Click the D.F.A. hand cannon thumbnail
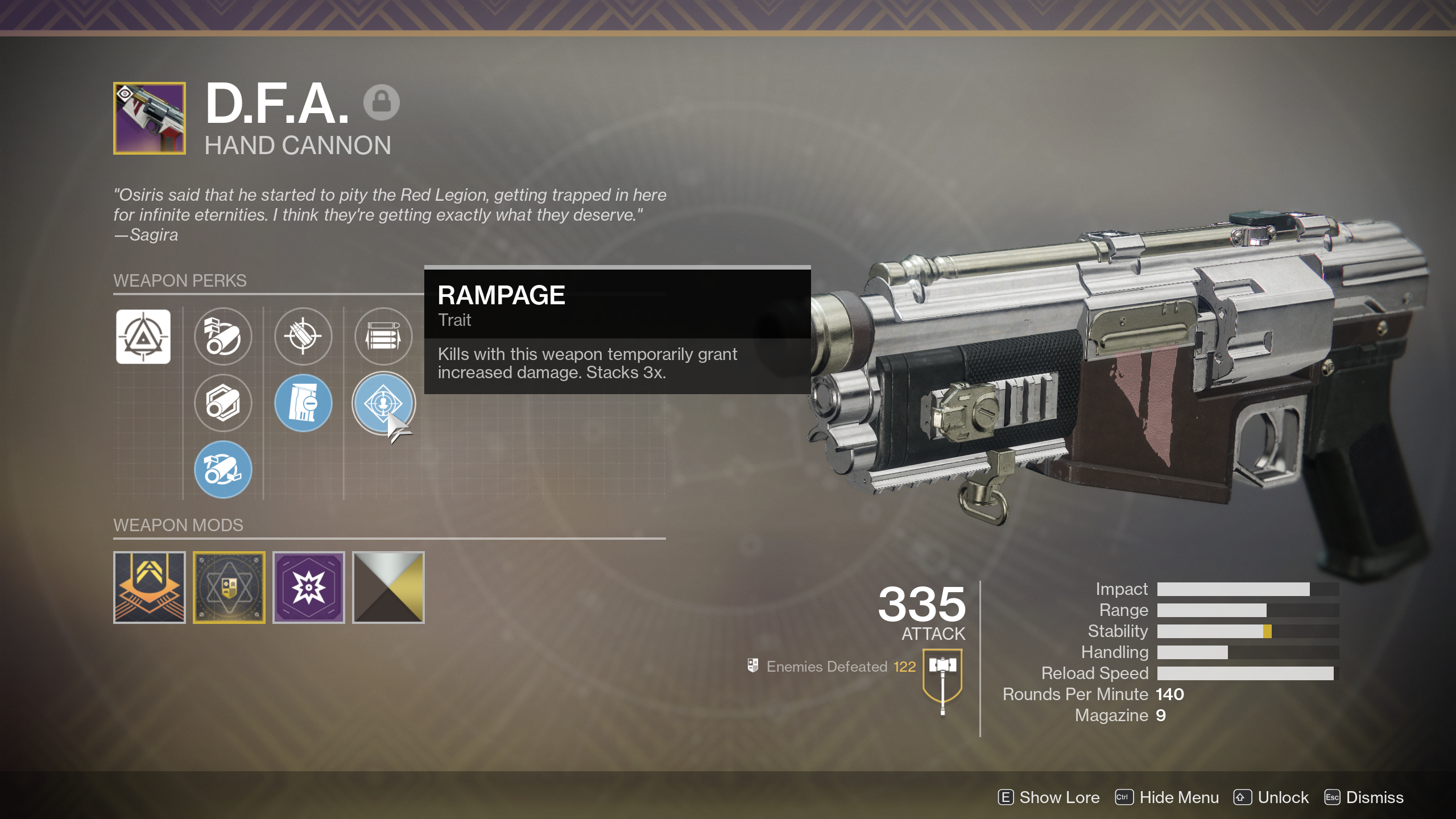 tap(150, 118)
